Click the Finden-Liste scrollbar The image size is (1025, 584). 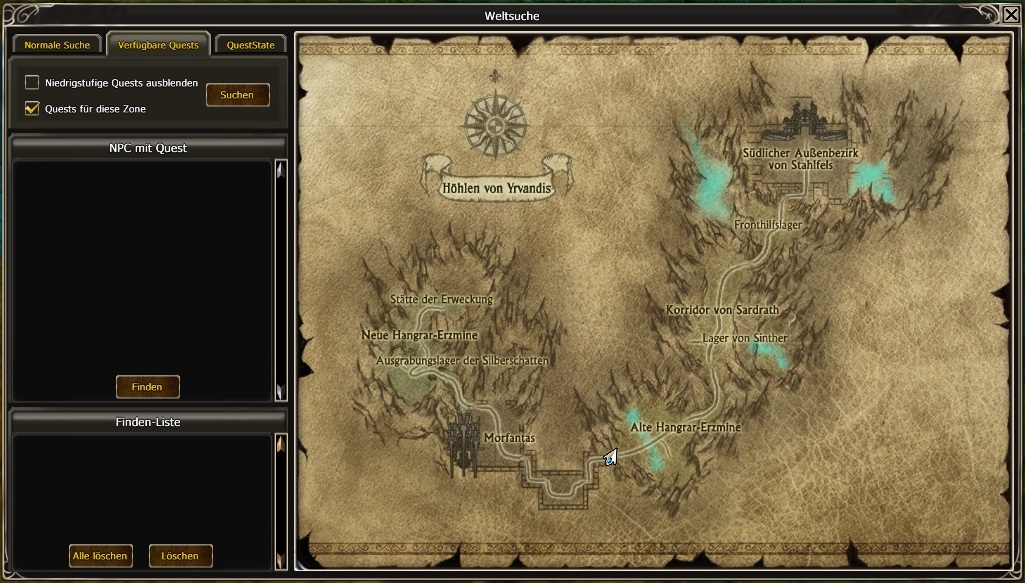click(x=281, y=500)
